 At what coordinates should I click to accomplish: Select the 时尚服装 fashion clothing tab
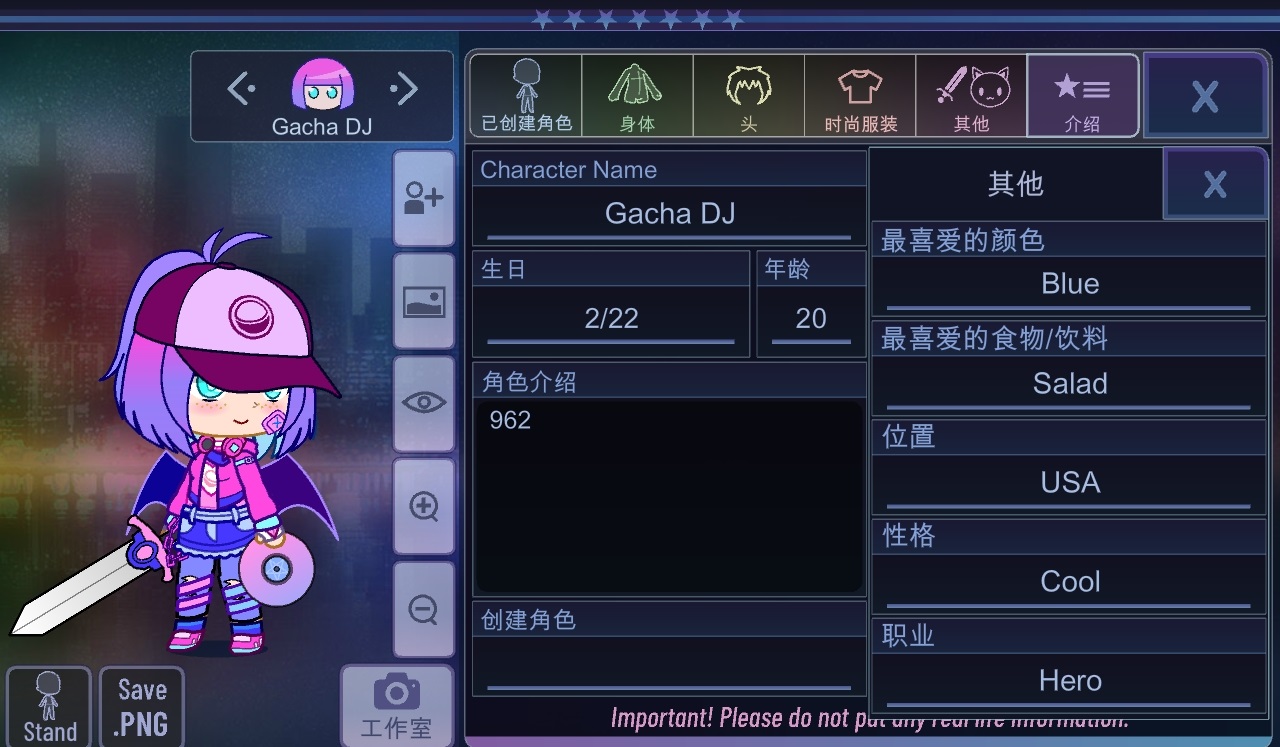pos(859,95)
